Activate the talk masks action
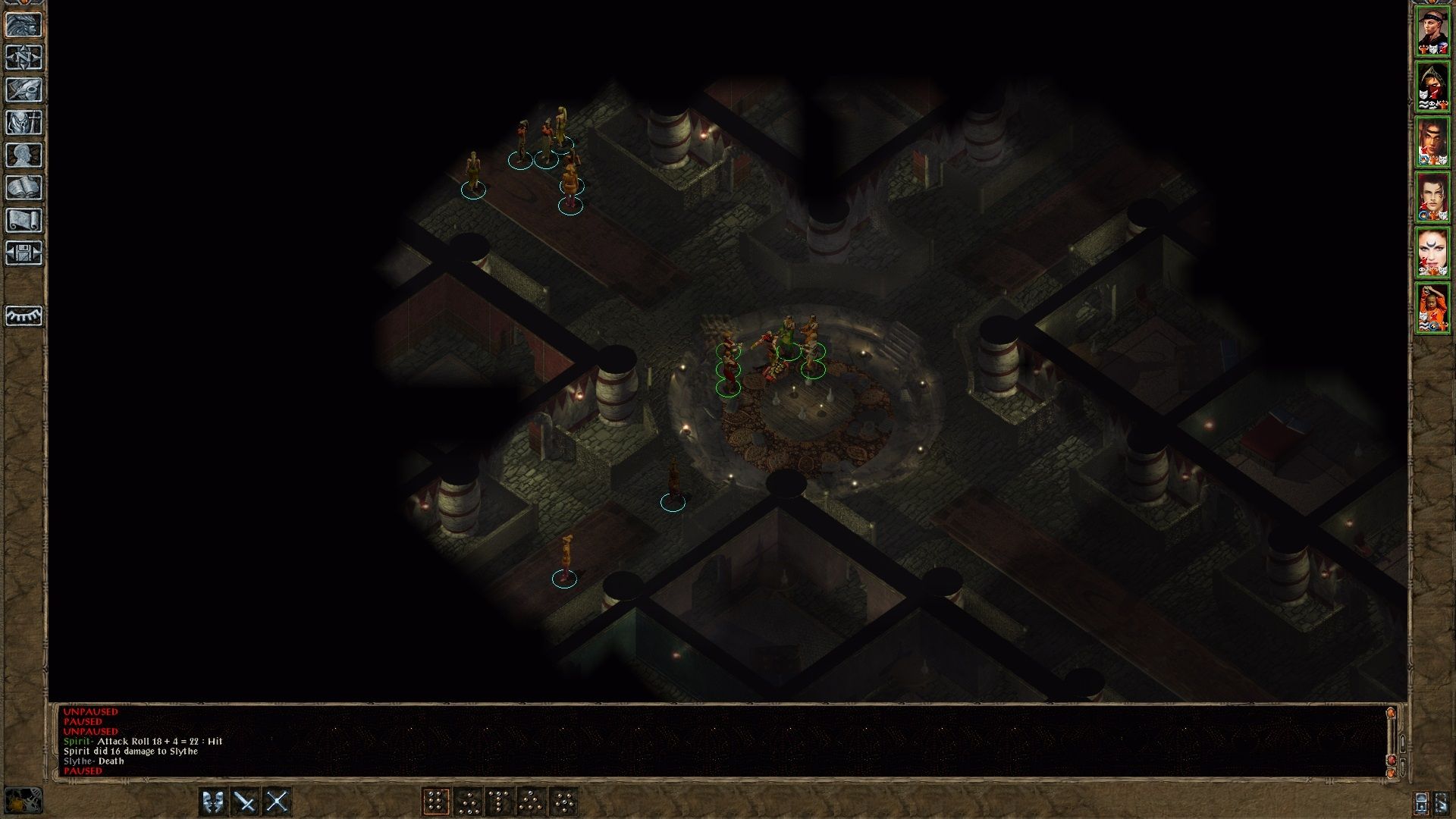Screen dimensions: 1456x819 (213, 802)
